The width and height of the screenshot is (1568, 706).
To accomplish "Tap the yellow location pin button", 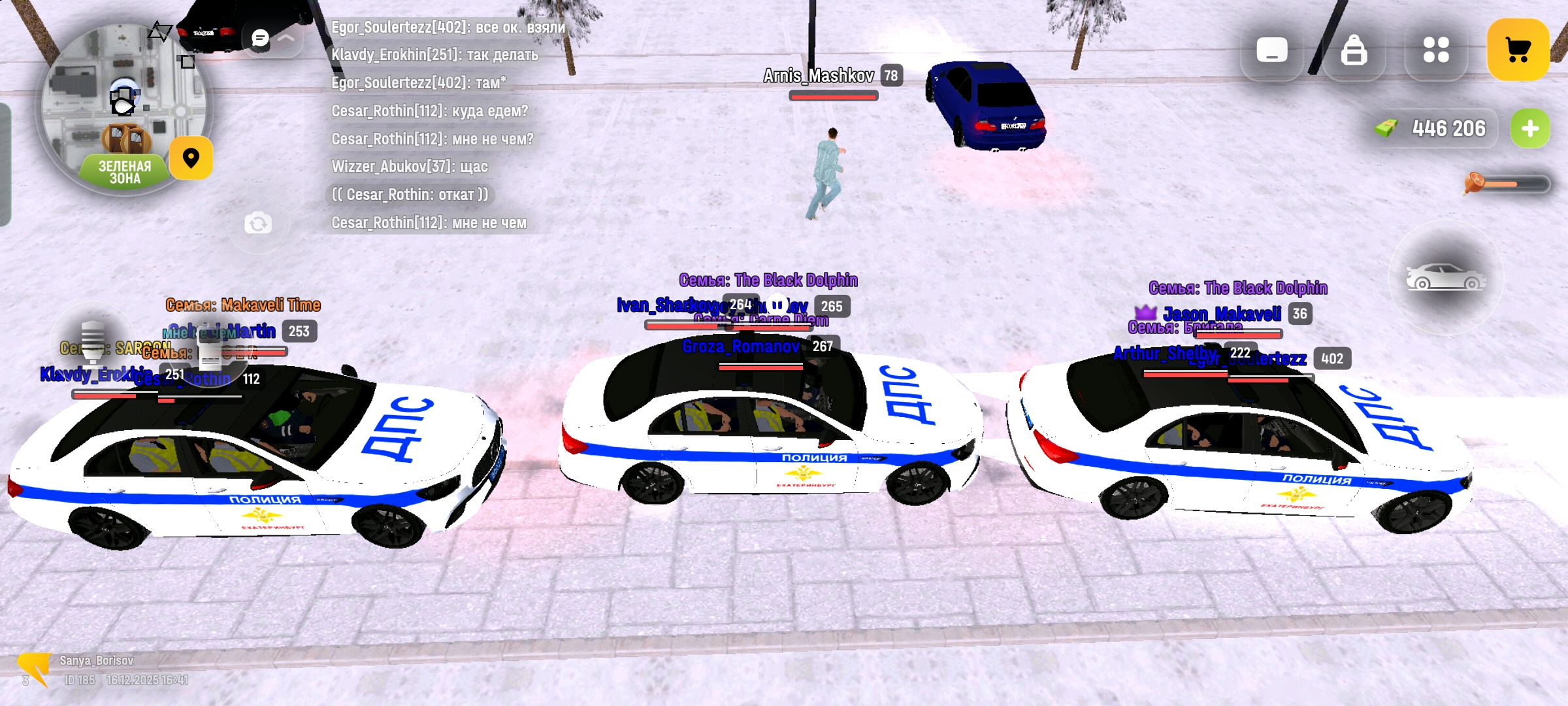I will [x=191, y=158].
